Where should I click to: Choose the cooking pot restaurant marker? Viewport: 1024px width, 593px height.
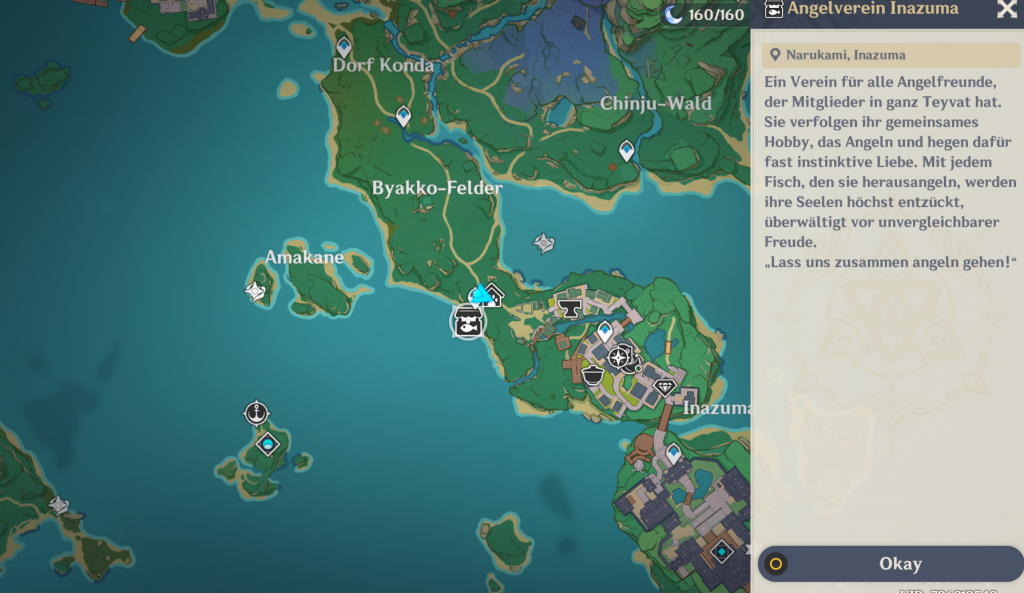coord(593,376)
